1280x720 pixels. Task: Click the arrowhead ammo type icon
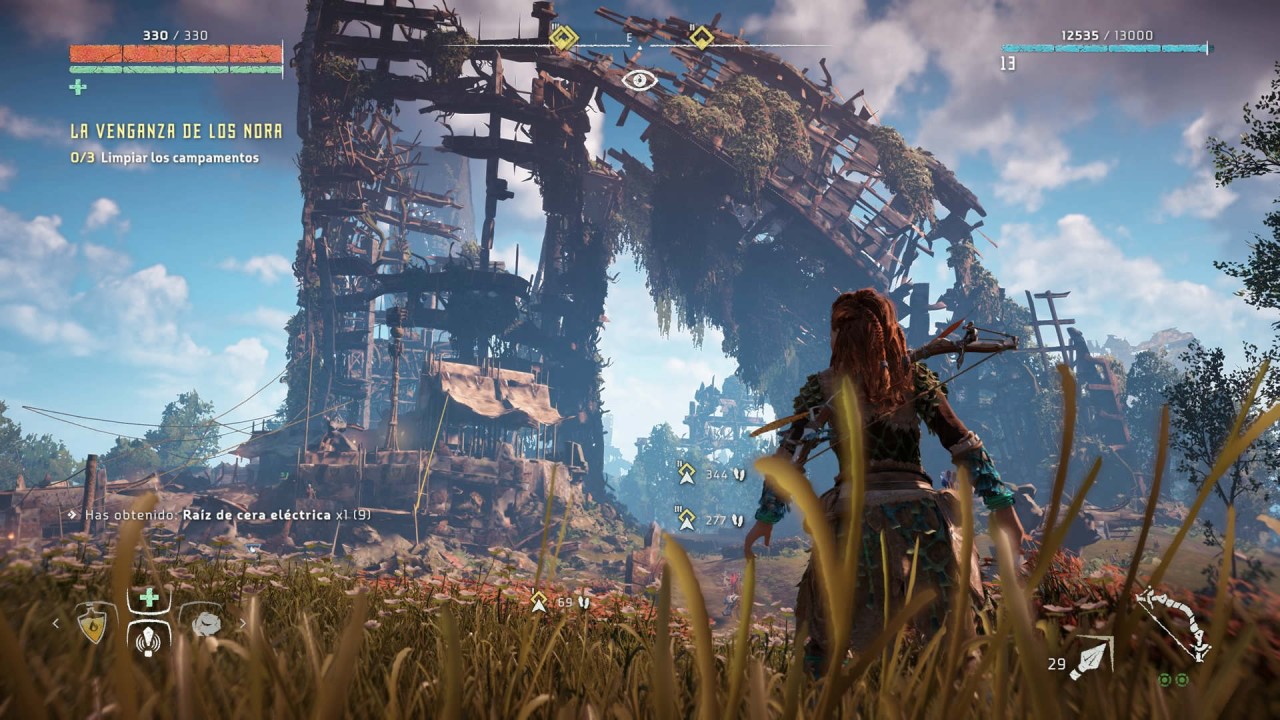(x=1092, y=659)
